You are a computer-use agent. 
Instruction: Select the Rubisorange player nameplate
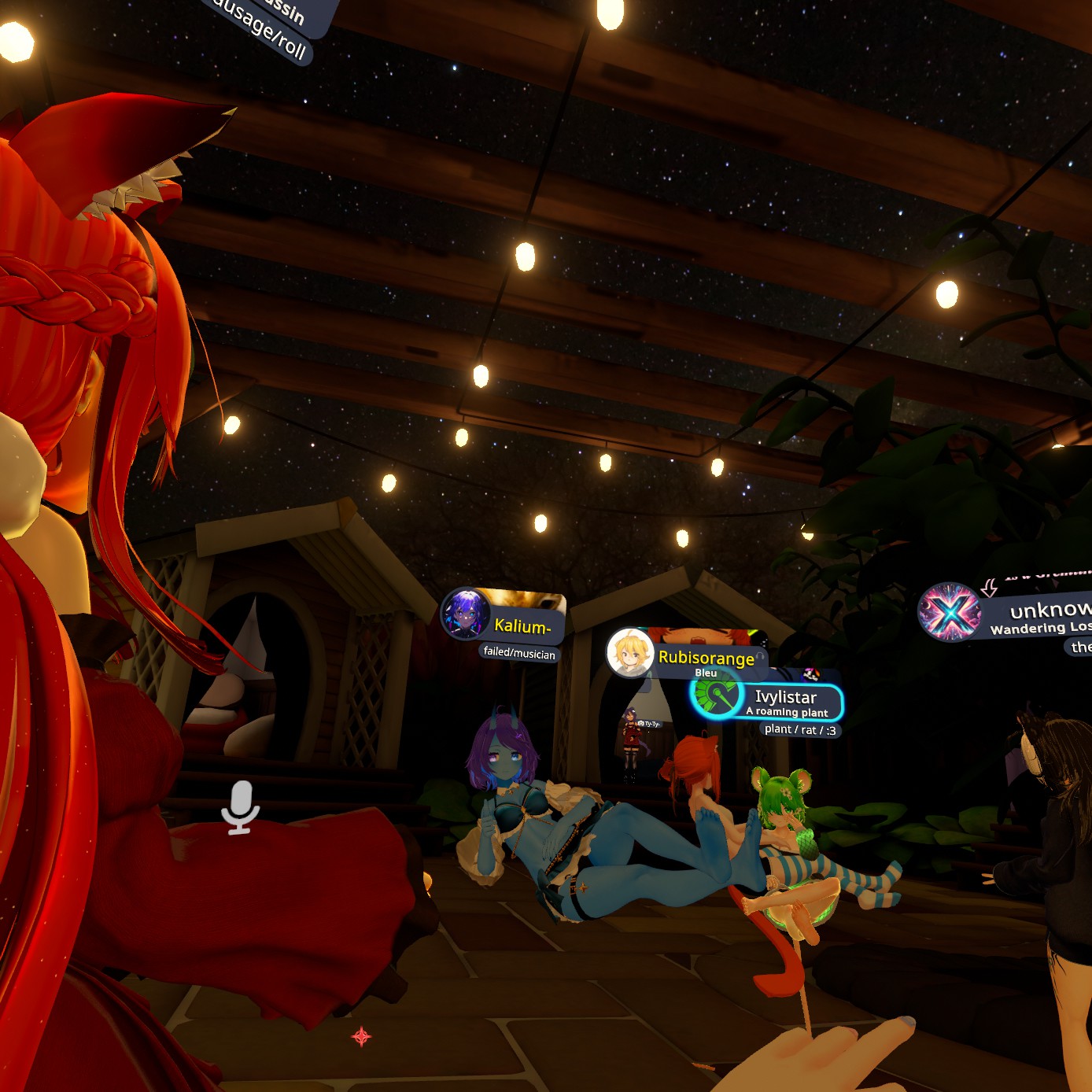pos(706,657)
